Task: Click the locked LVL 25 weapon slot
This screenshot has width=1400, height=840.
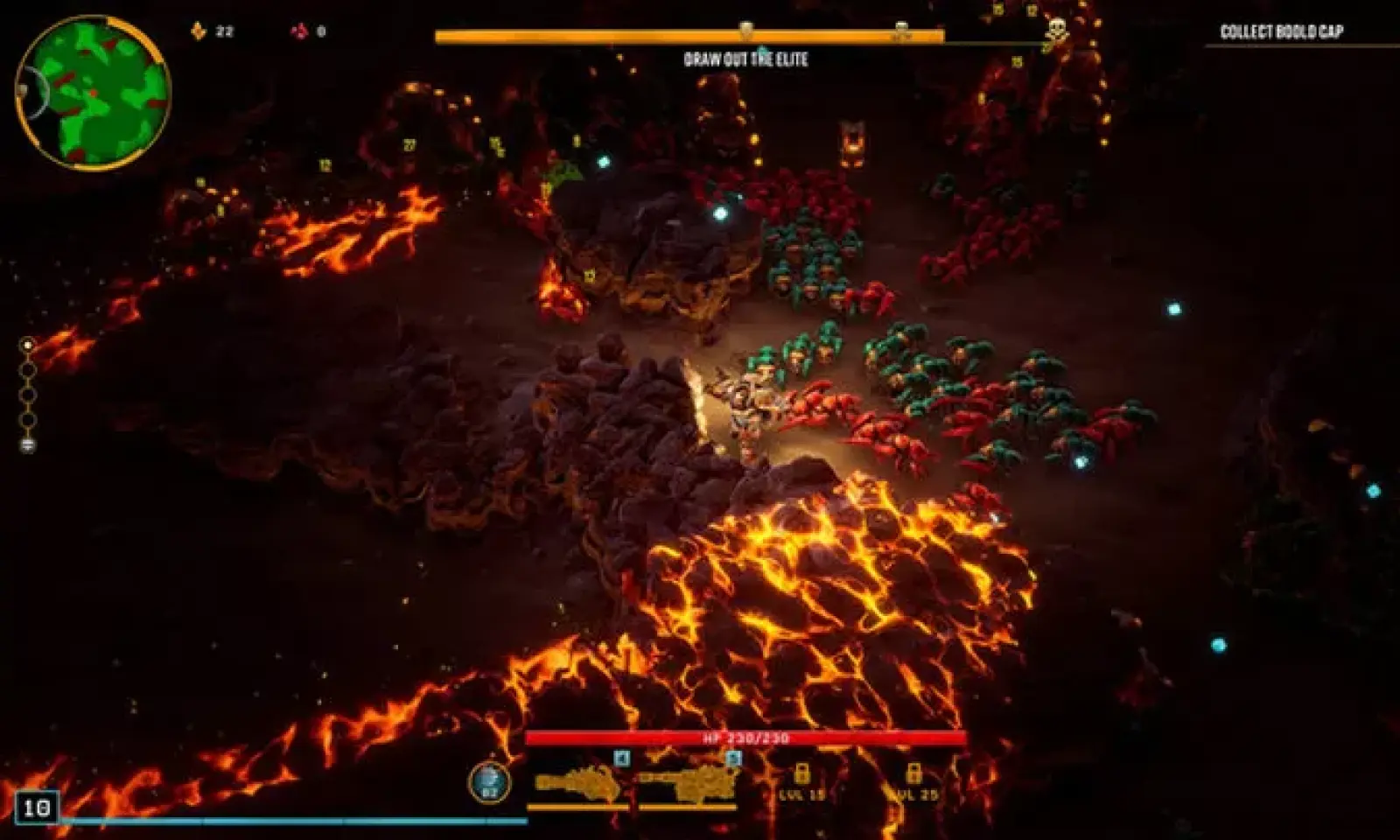Action: [x=913, y=781]
